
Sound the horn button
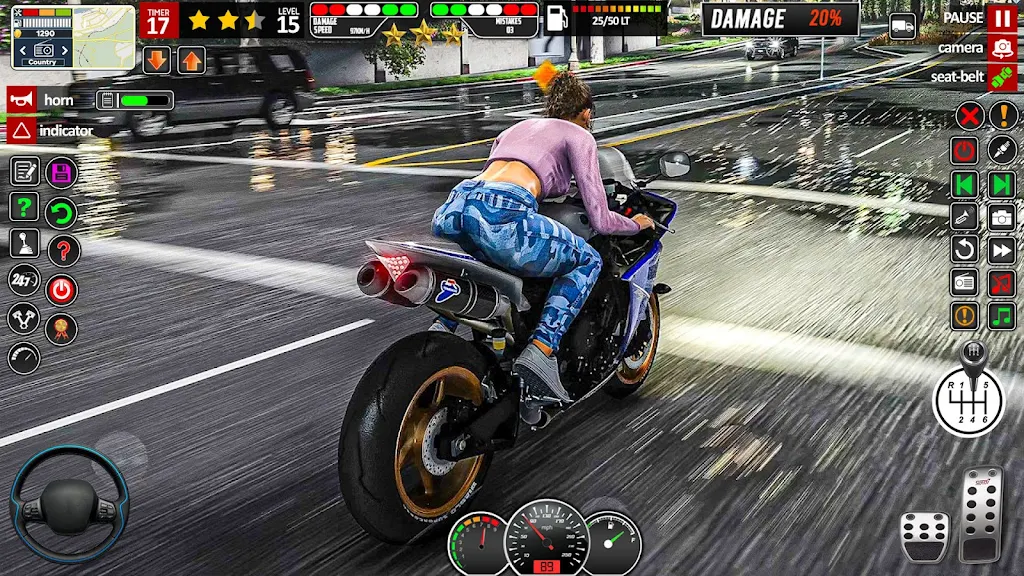pyautogui.click(x=20, y=100)
